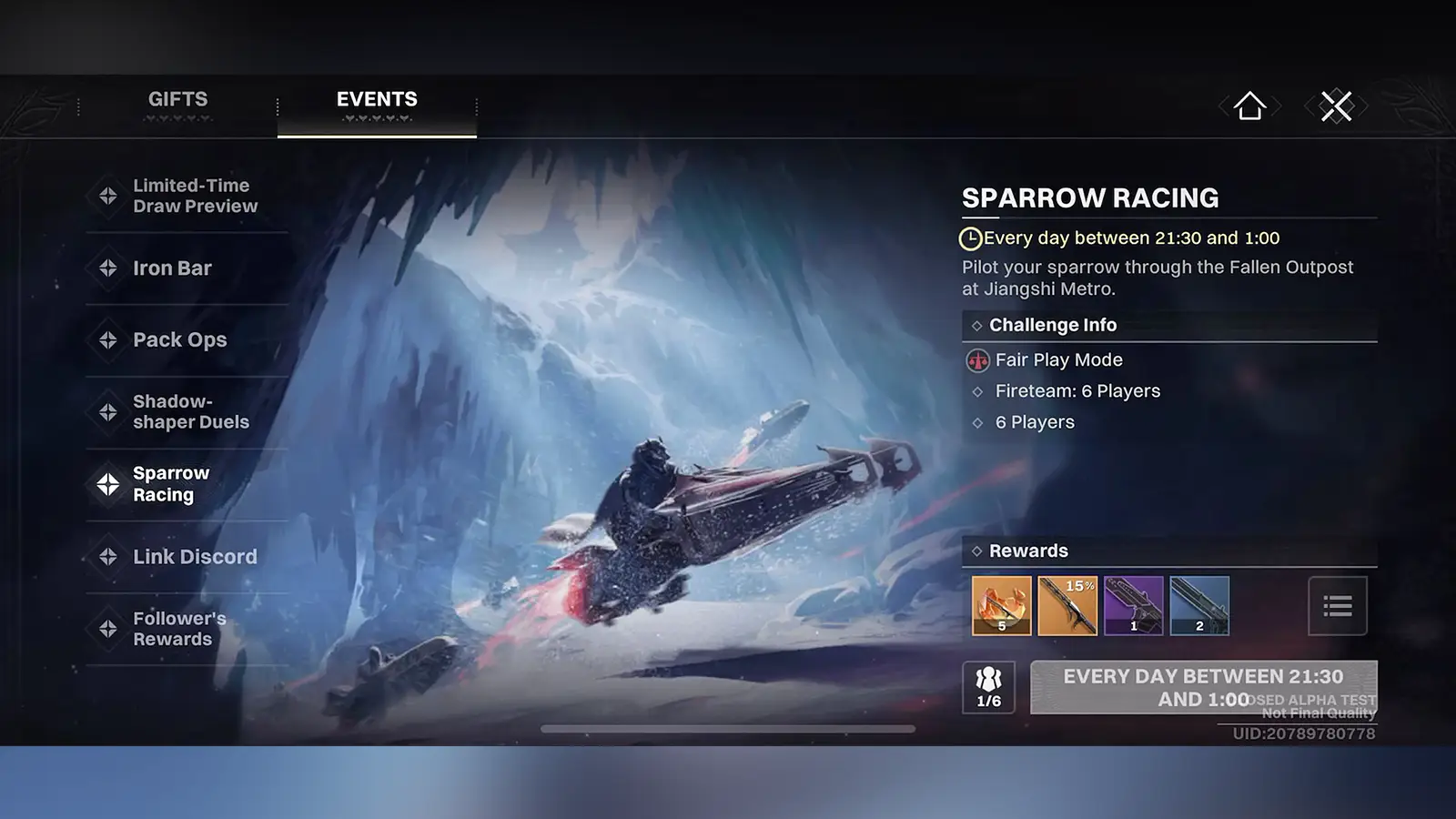Open the orange material reward showing 5
Viewport: 1456px width, 819px height.
click(x=1001, y=606)
